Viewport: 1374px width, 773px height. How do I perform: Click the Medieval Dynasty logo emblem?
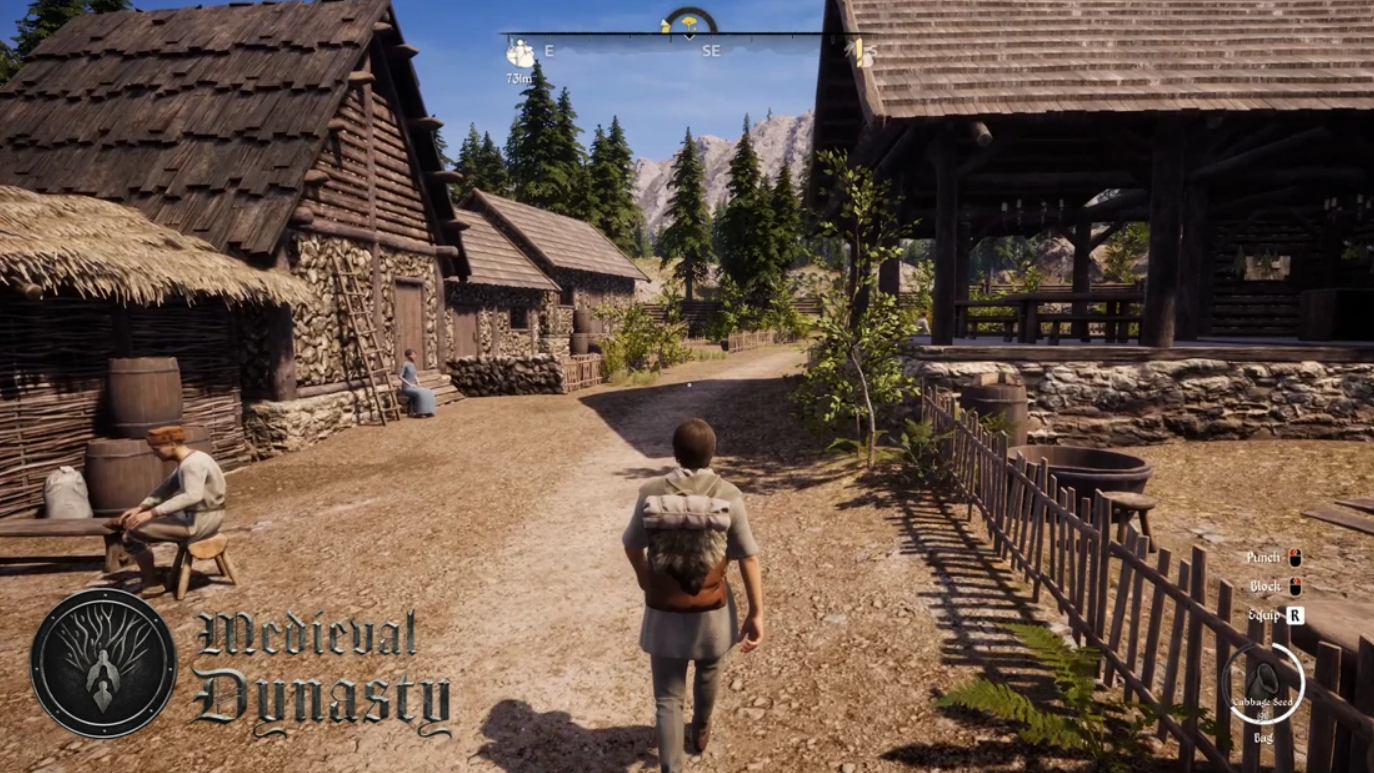coord(103,663)
